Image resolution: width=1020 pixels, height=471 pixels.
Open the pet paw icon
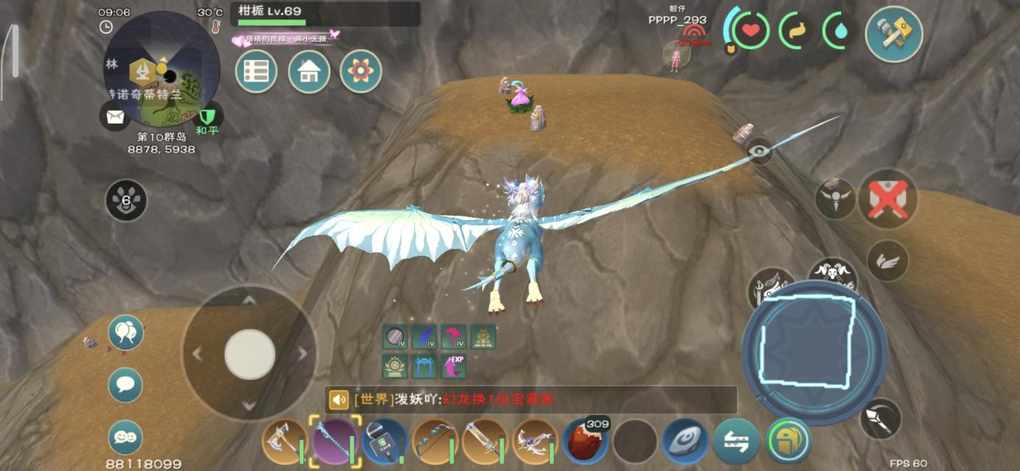(x=126, y=200)
